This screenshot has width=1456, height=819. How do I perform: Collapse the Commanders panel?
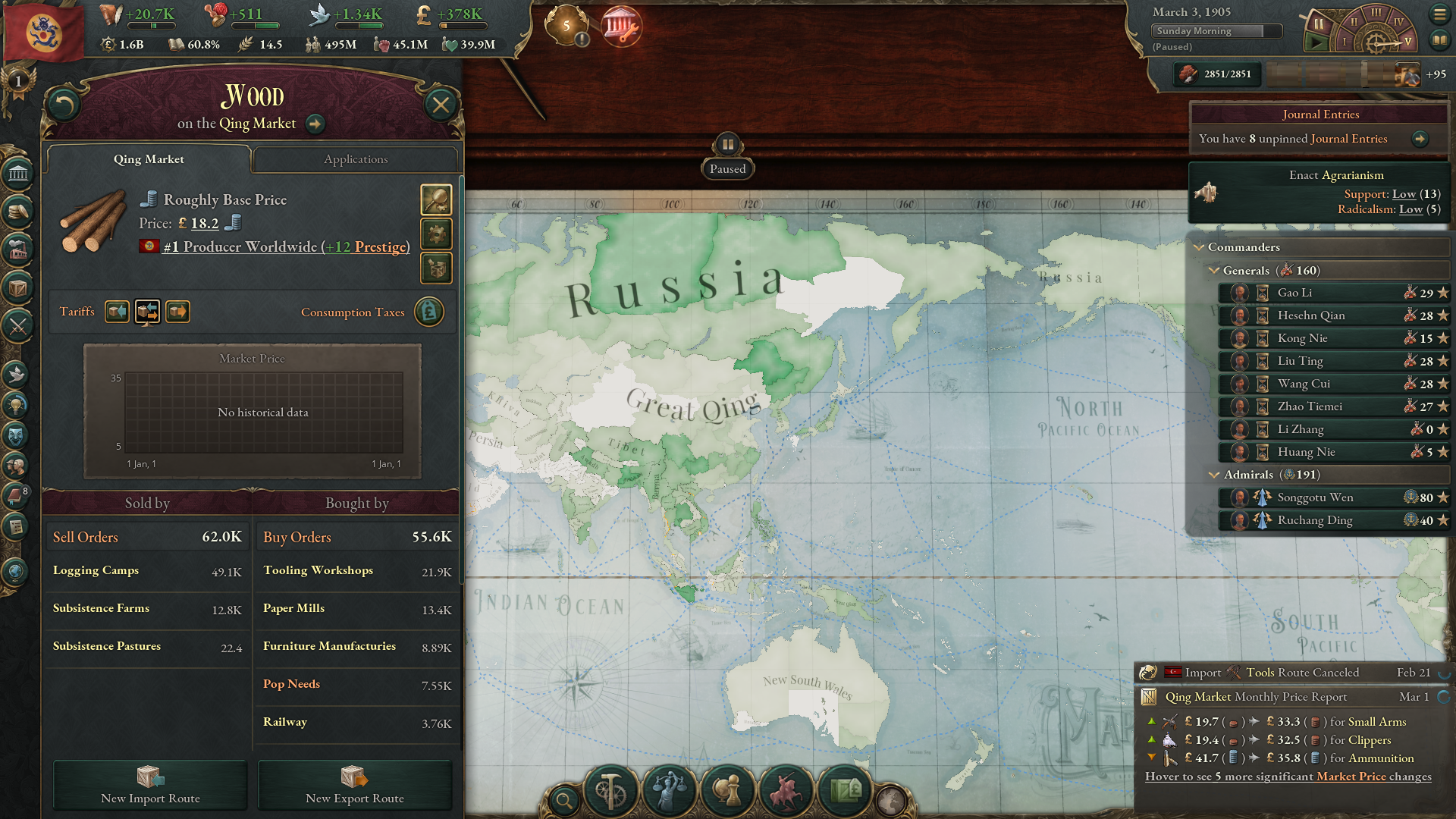[x=1200, y=247]
